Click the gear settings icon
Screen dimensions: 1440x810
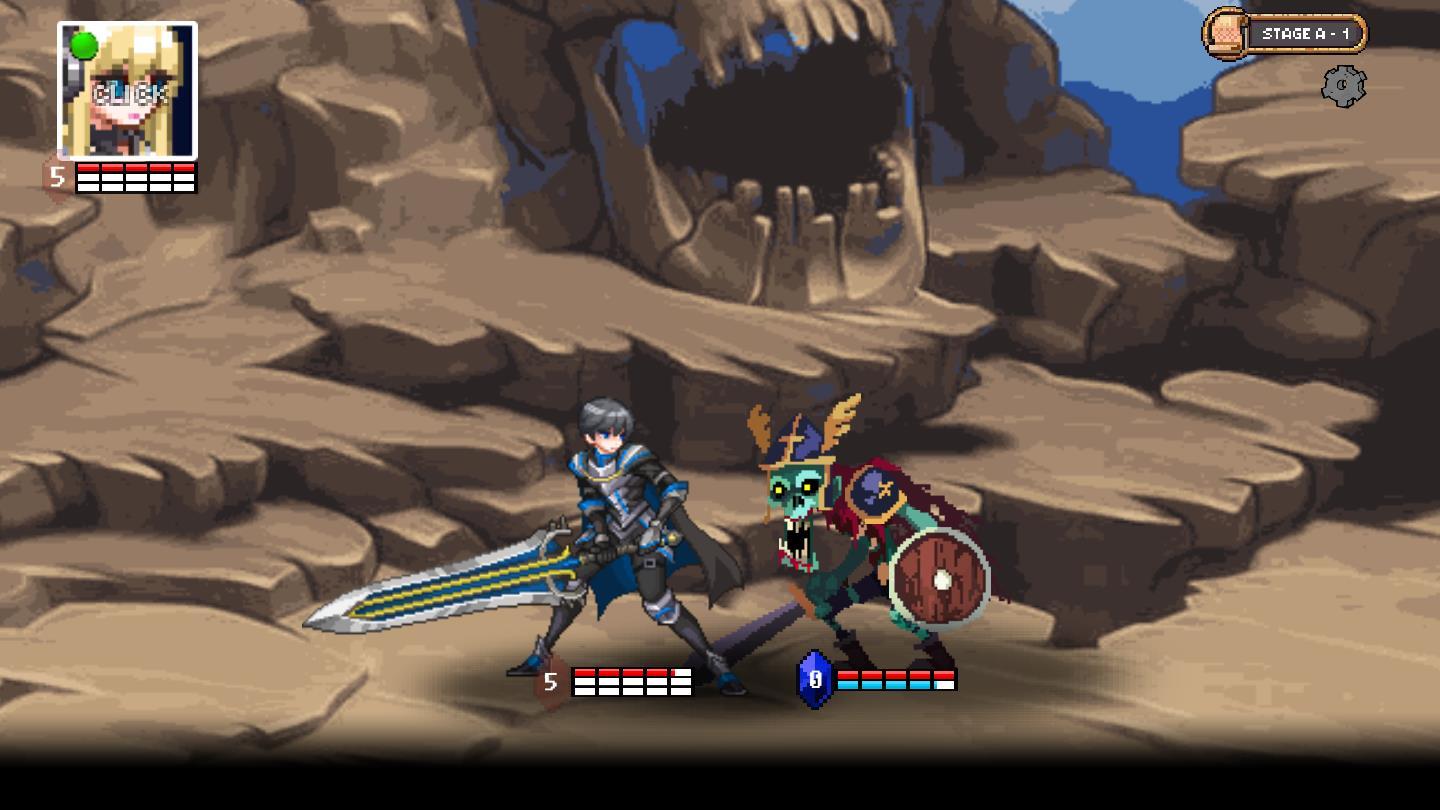[1345, 85]
